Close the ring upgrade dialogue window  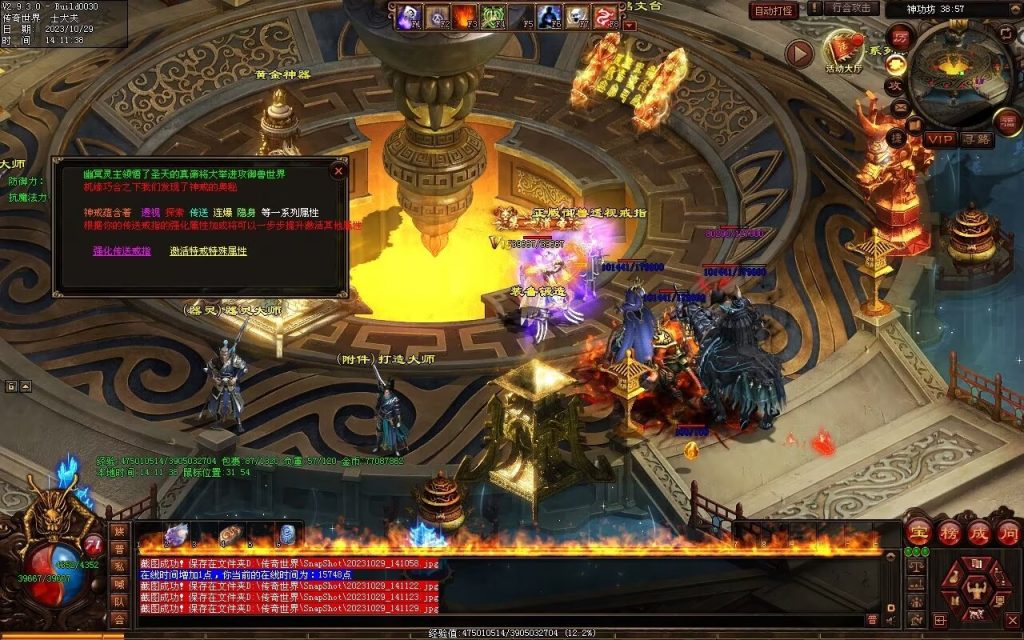(x=338, y=171)
